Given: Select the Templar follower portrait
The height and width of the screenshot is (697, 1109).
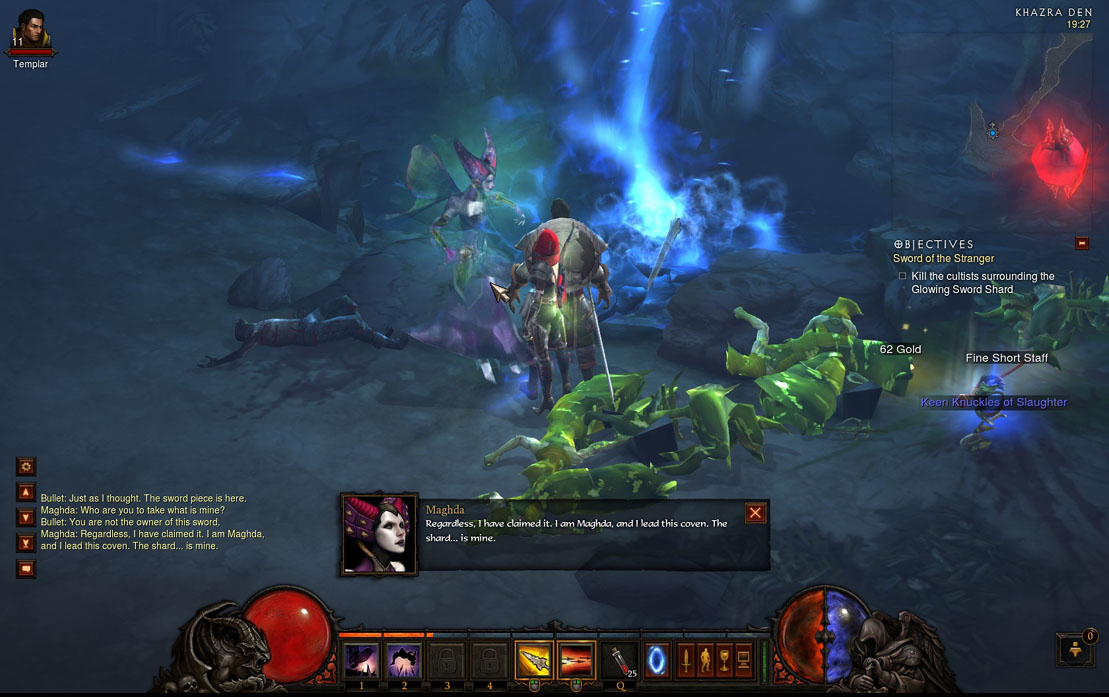Looking at the screenshot, I should pyautogui.click(x=31, y=30).
